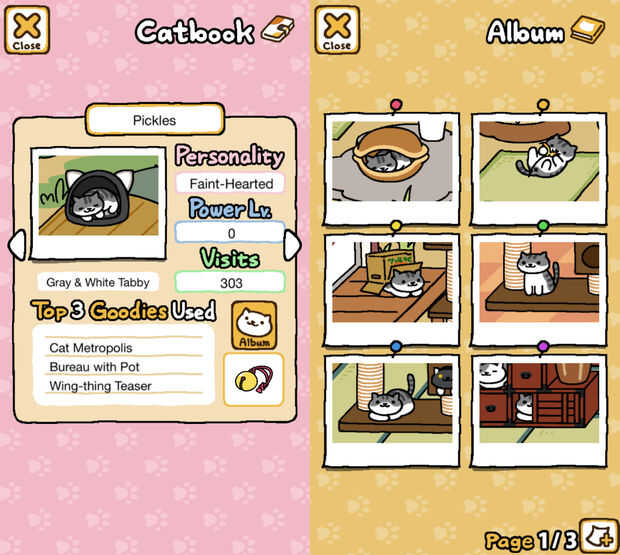Show the next cat in Catbook
The height and width of the screenshot is (555, 620).
(292, 245)
